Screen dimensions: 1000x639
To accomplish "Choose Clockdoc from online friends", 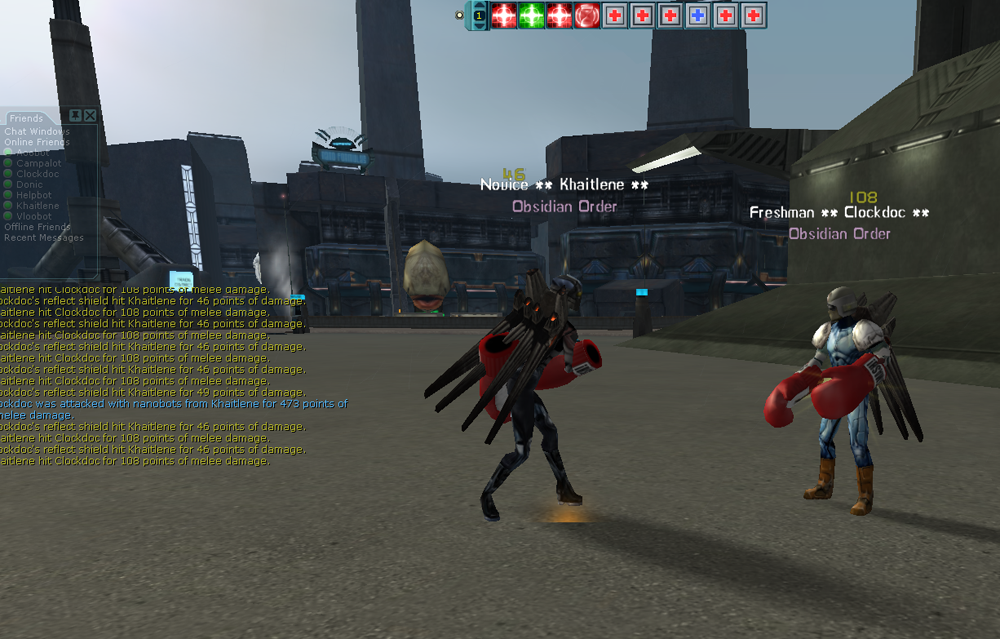I will click(x=38, y=174).
